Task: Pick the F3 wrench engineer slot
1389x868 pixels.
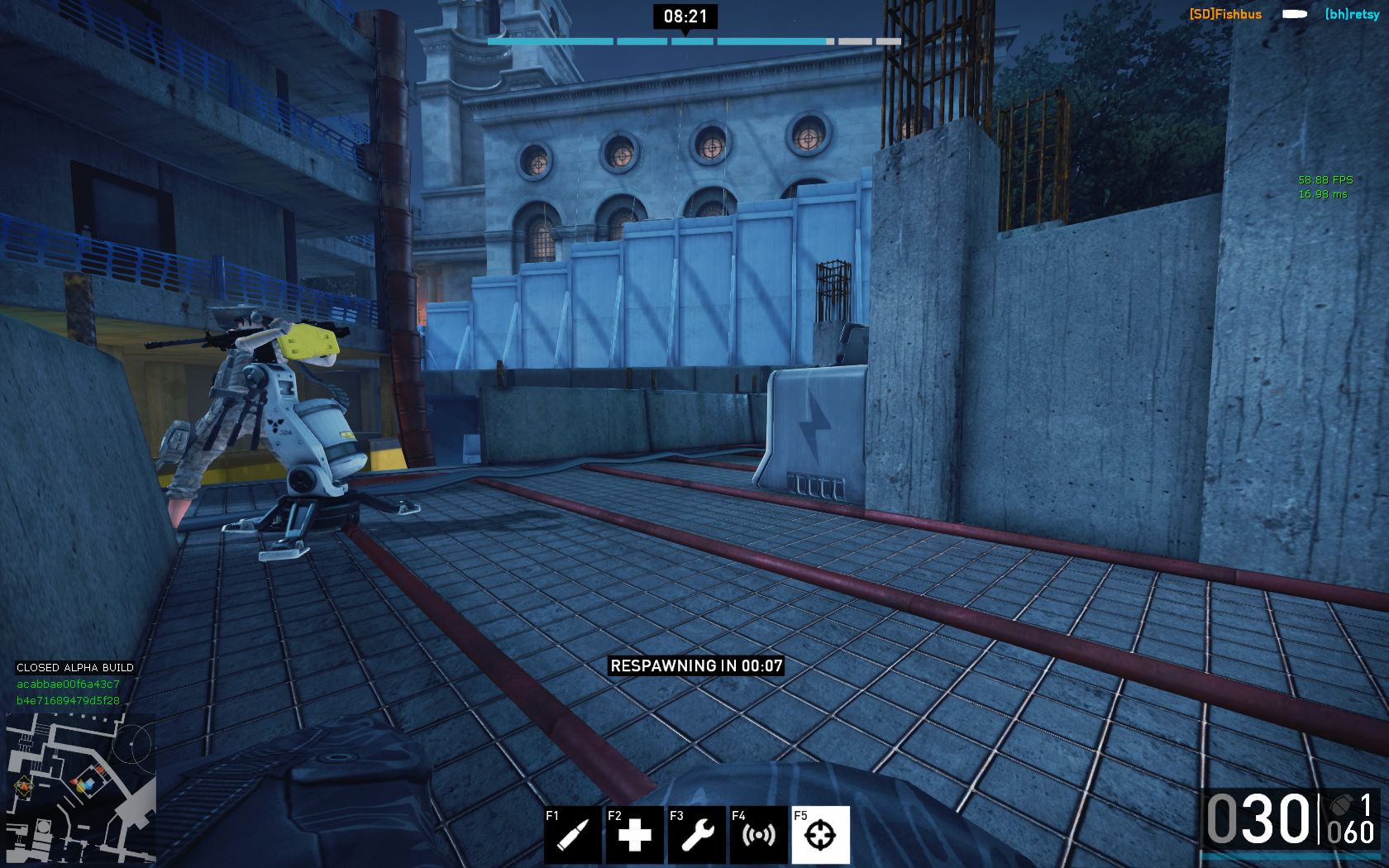Action: [696, 835]
